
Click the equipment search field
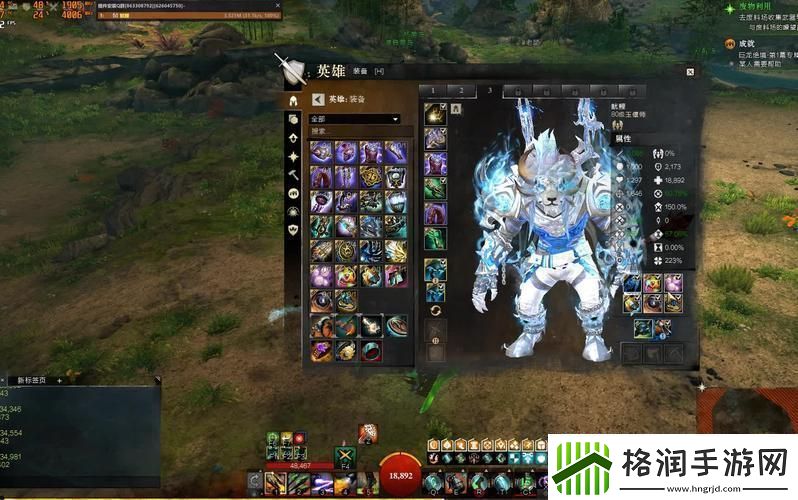pos(355,131)
